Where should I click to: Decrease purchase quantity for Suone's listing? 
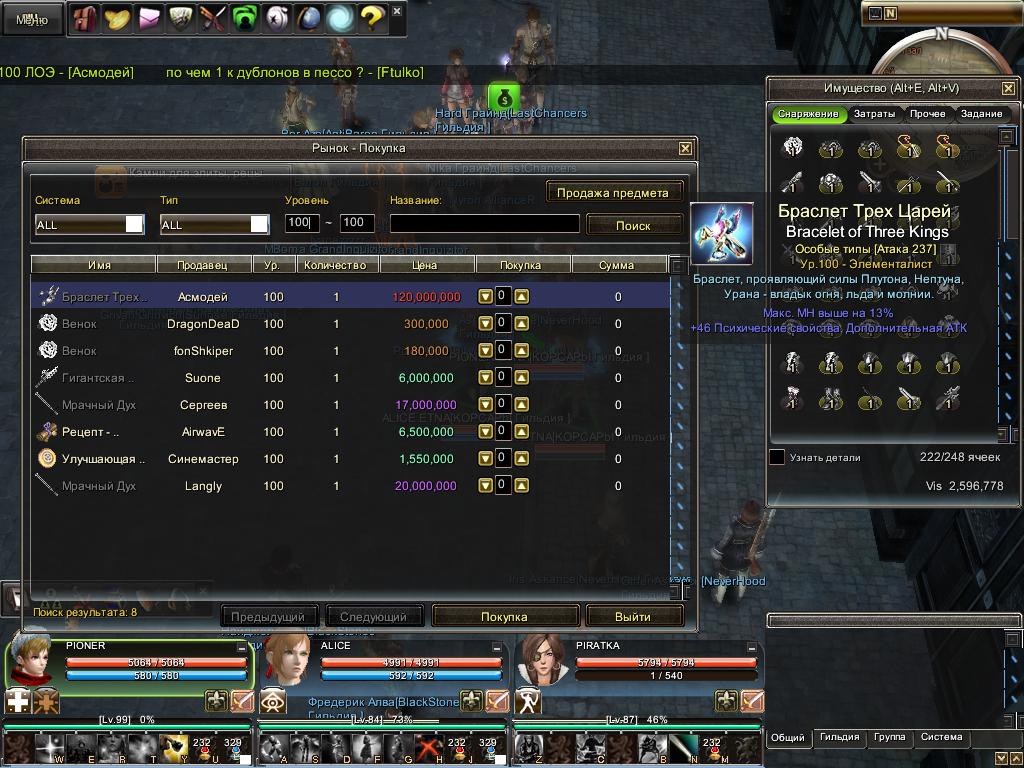tap(485, 378)
